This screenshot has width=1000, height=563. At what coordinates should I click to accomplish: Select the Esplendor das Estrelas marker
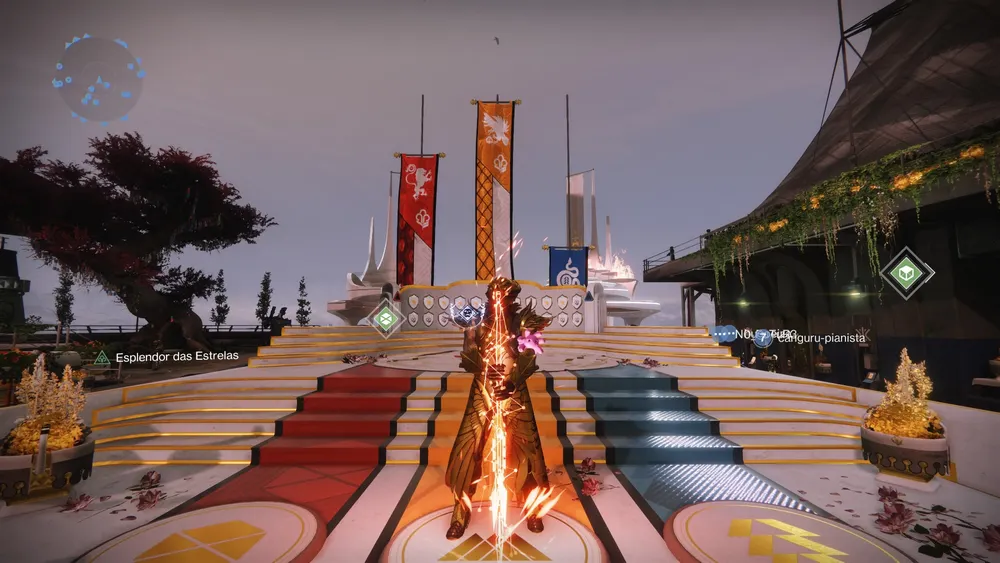[x=102, y=357]
